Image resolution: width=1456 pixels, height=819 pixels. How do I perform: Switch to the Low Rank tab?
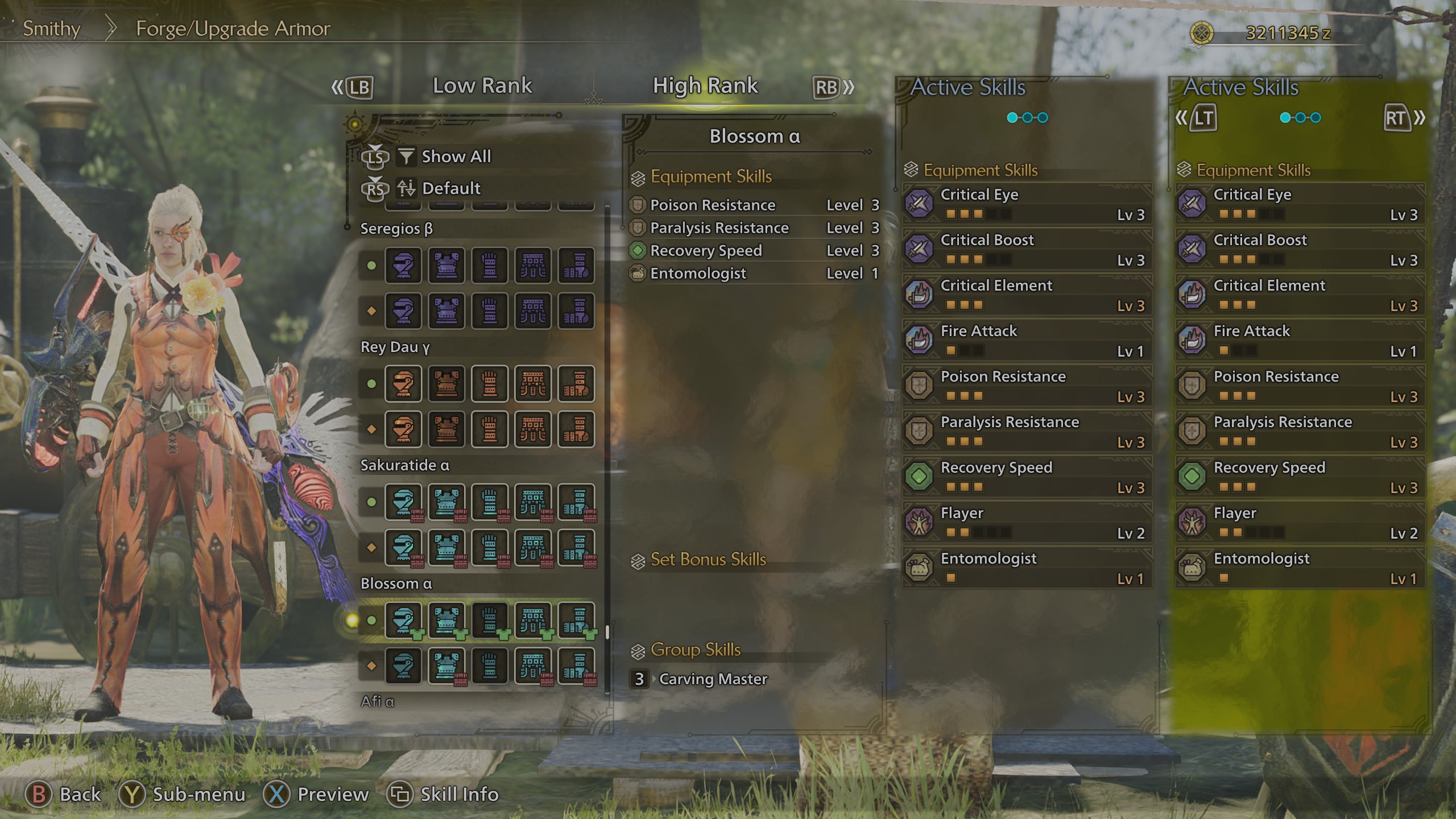[482, 85]
